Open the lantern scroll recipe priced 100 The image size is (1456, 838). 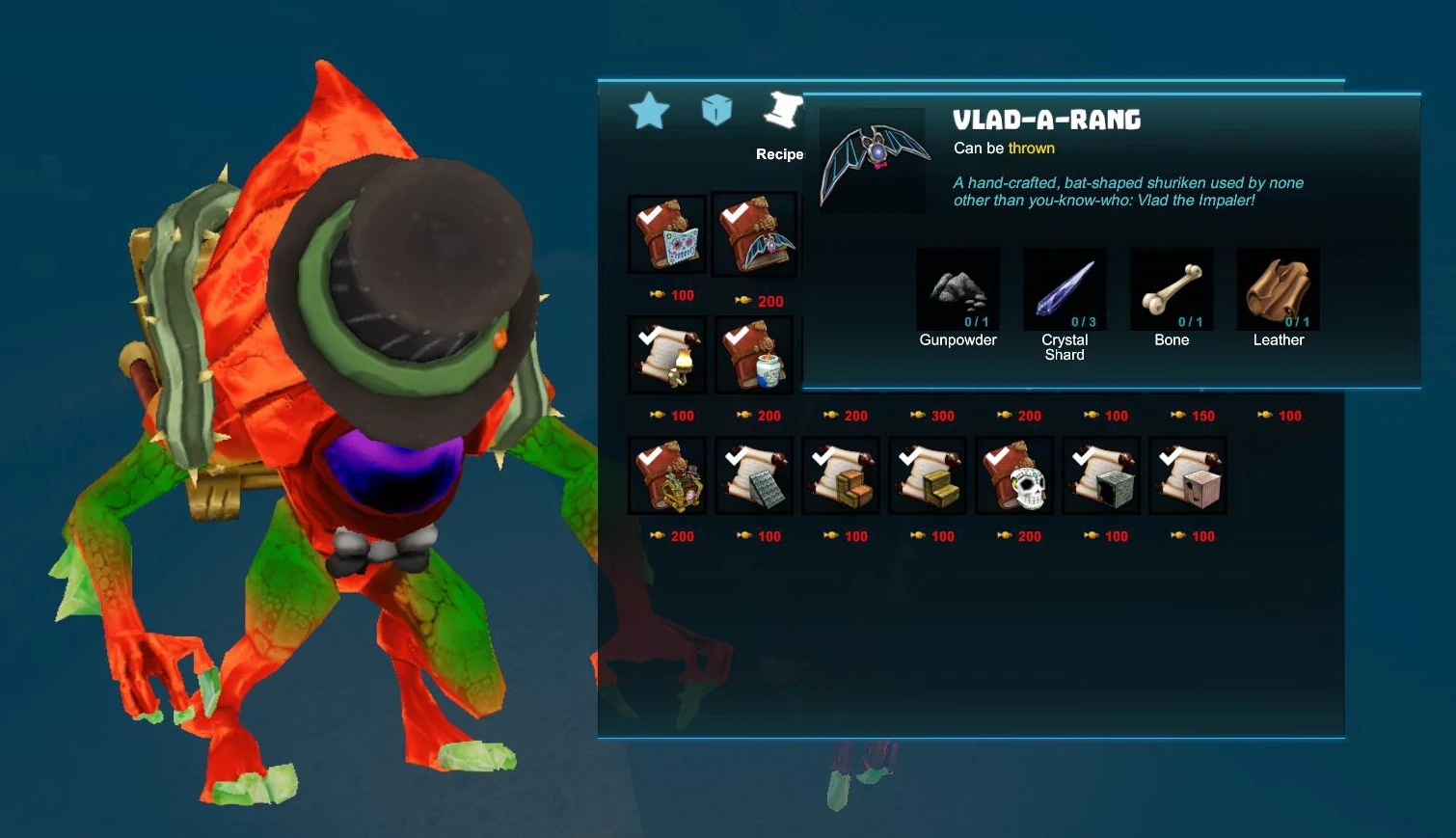(x=666, y=354)
